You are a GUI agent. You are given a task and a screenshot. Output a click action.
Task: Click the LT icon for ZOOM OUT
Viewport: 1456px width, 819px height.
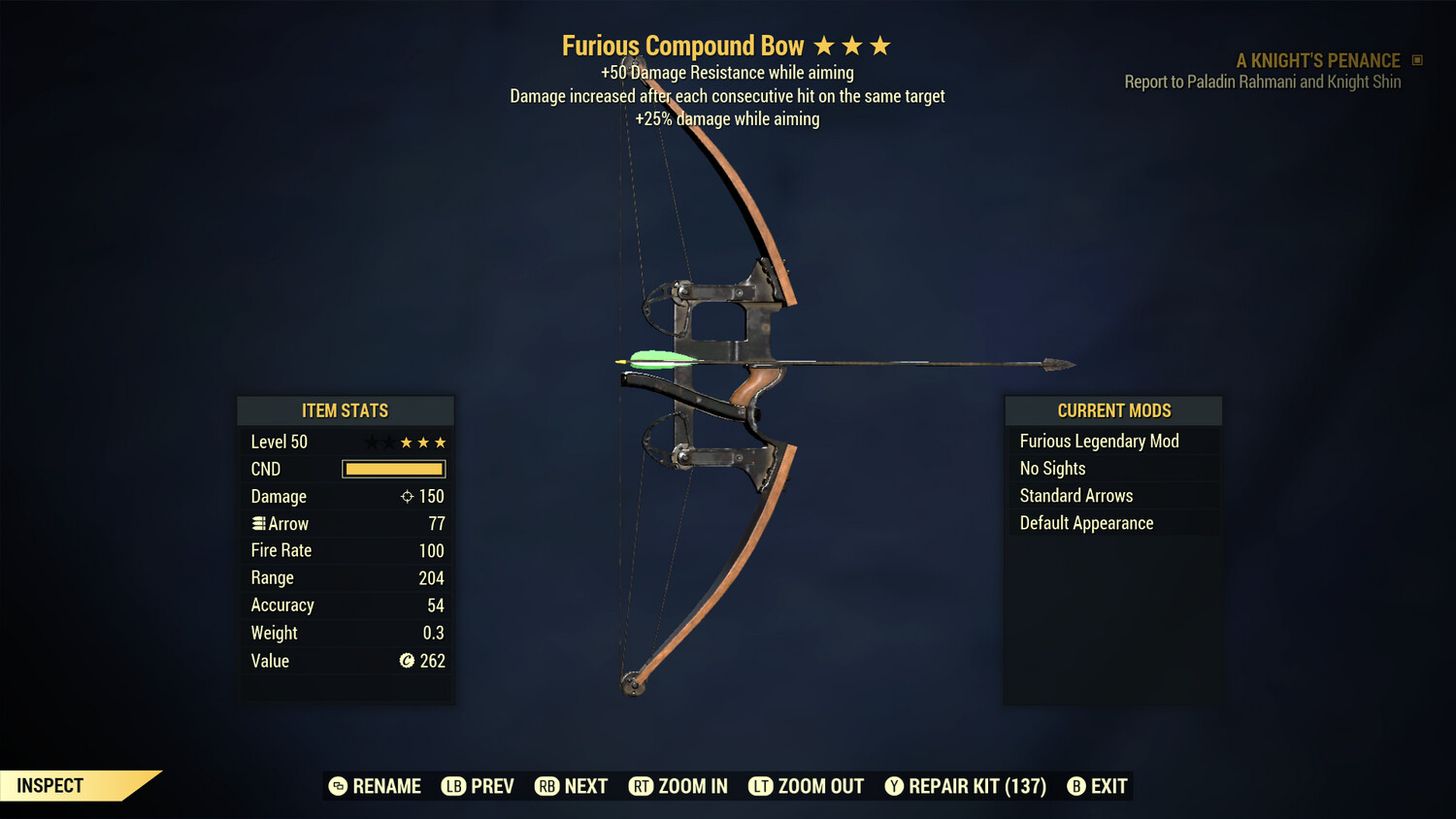[x=761, y=786]
